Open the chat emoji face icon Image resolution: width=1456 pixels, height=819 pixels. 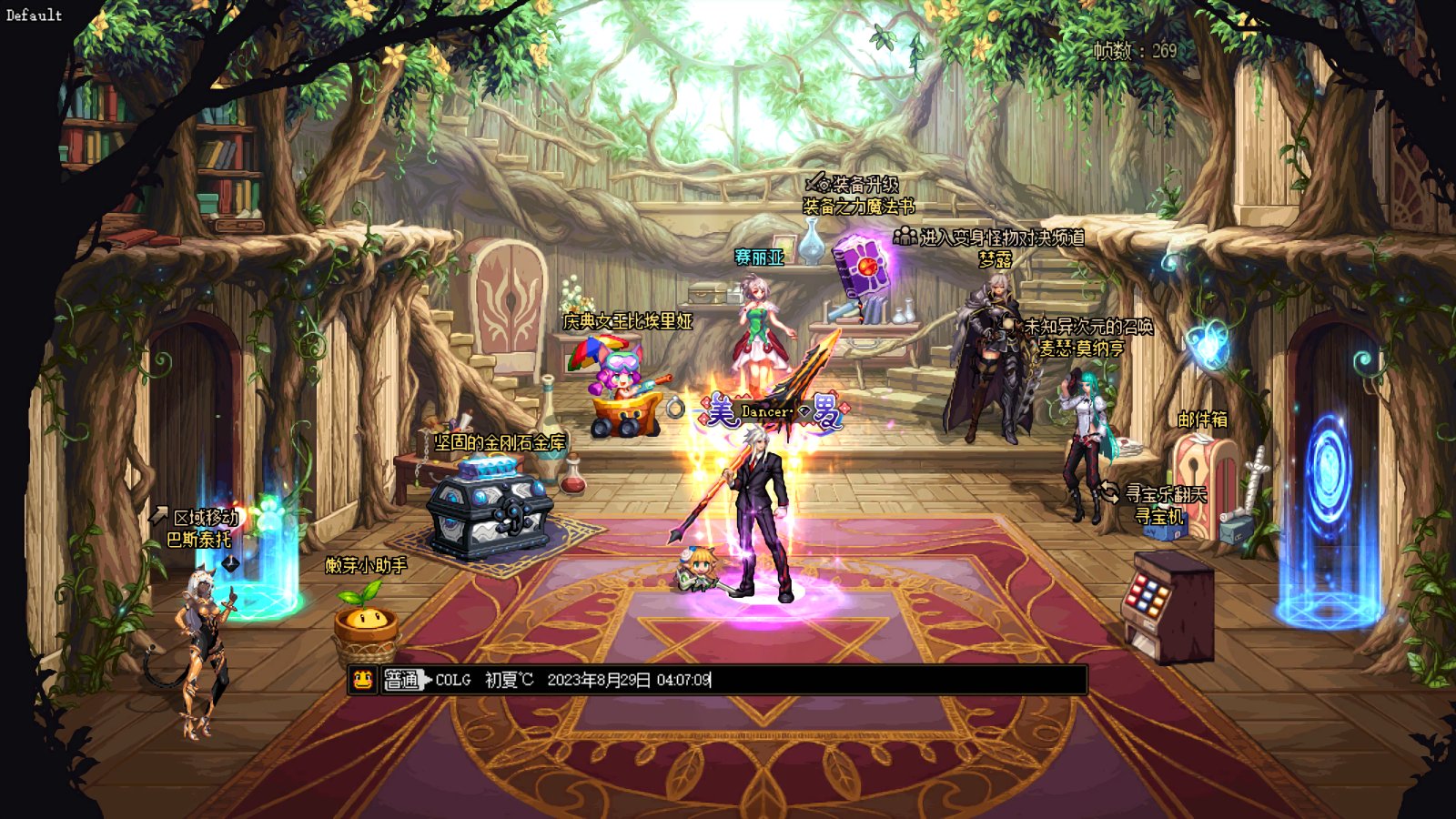click(x=362, y=680)
